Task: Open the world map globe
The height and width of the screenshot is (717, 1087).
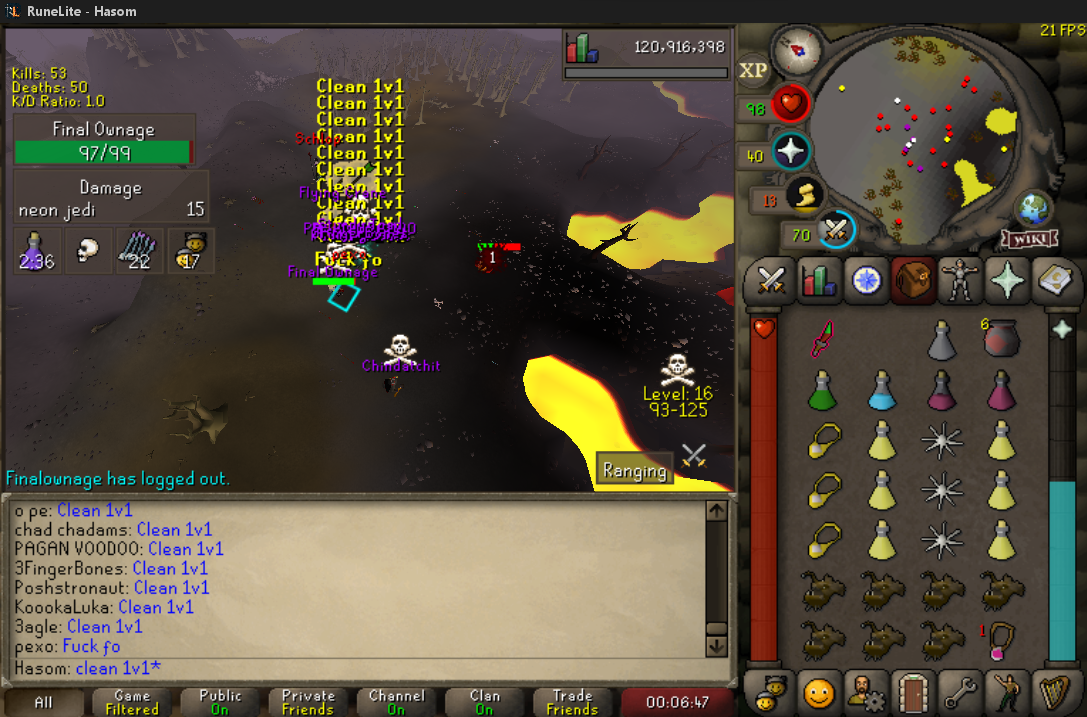Action: click(1033, 208)
